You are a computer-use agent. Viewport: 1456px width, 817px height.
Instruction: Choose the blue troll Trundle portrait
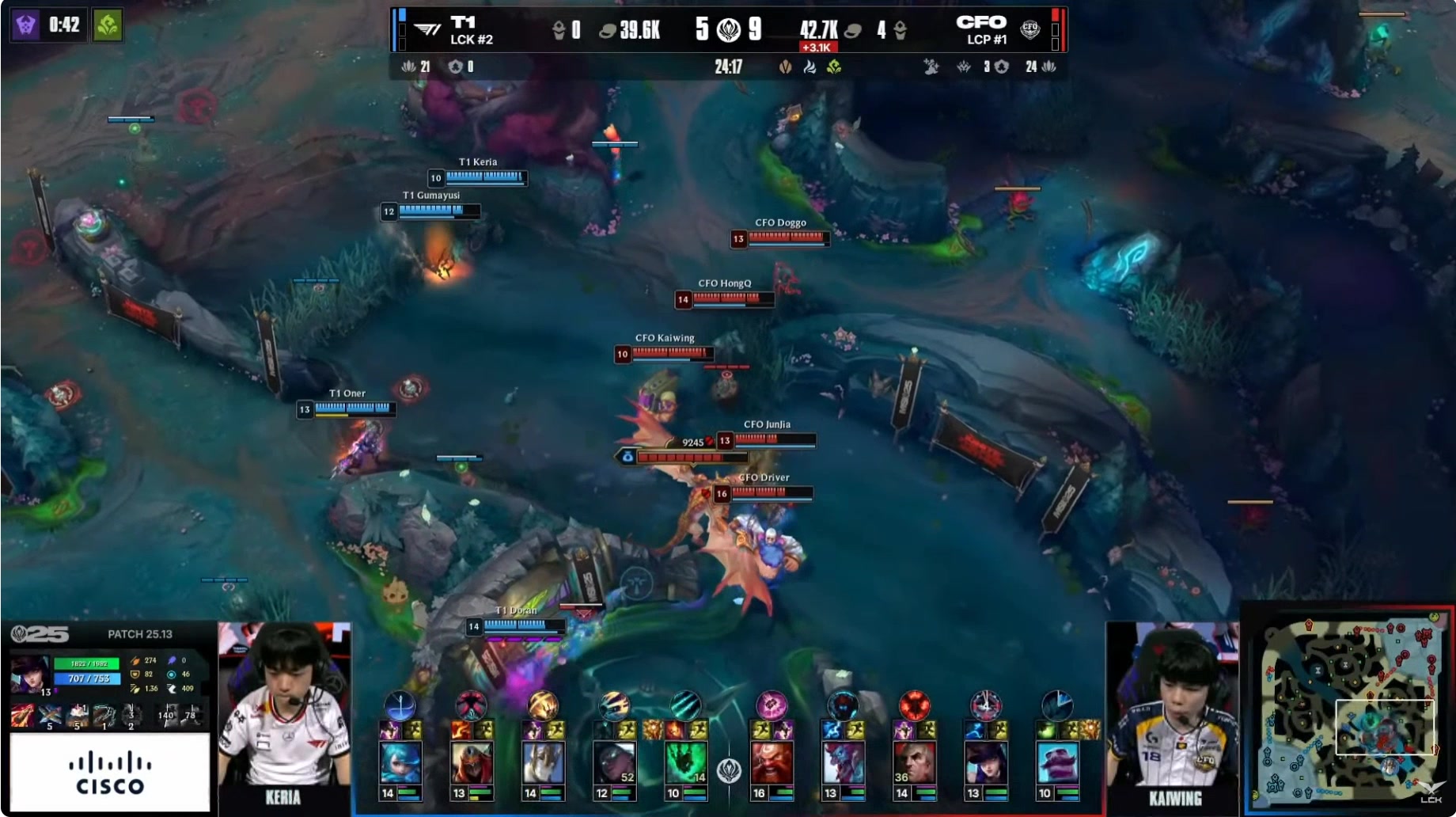coord(843,762)
